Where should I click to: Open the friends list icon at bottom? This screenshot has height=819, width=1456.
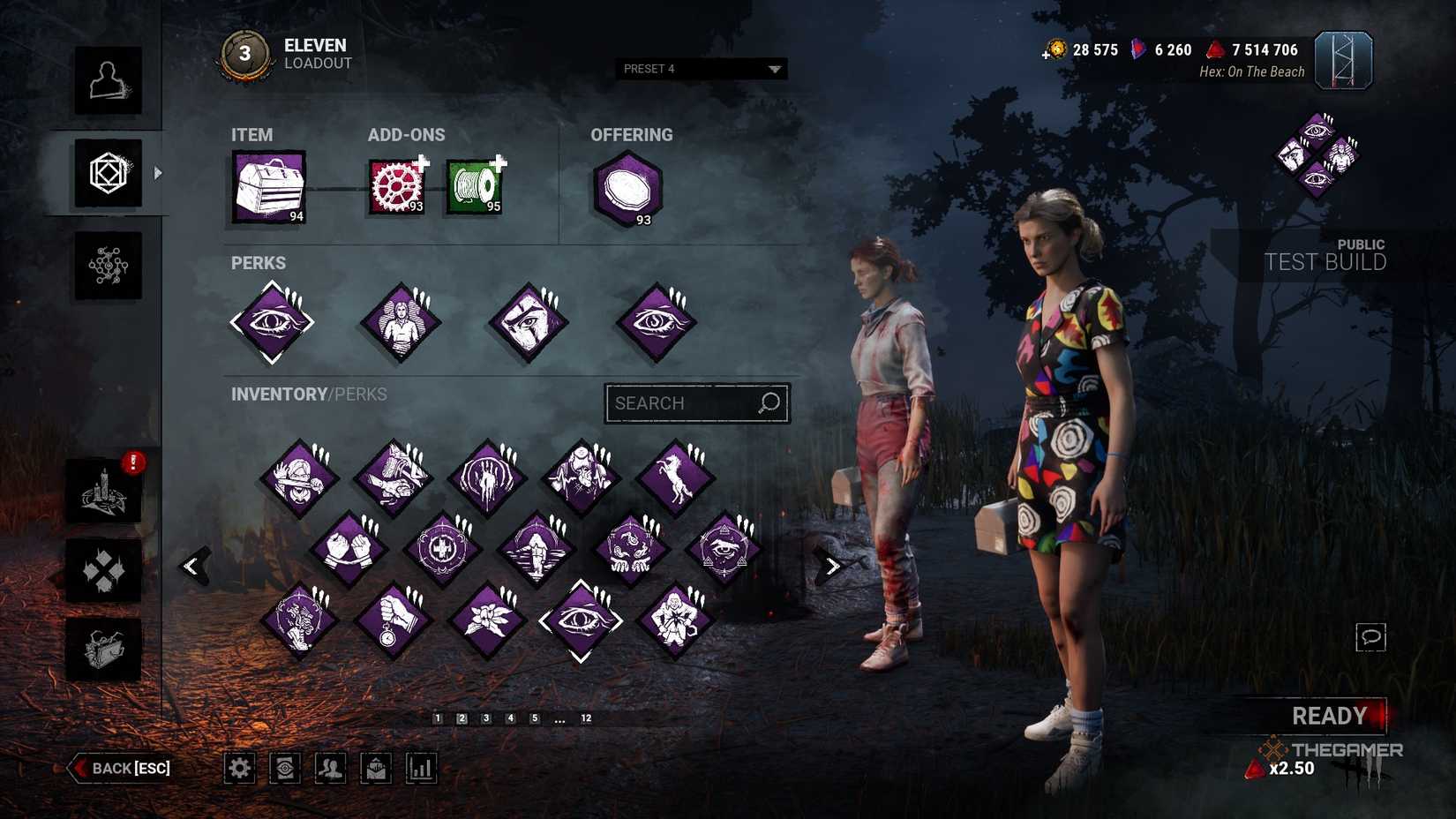tap(331, 768)
